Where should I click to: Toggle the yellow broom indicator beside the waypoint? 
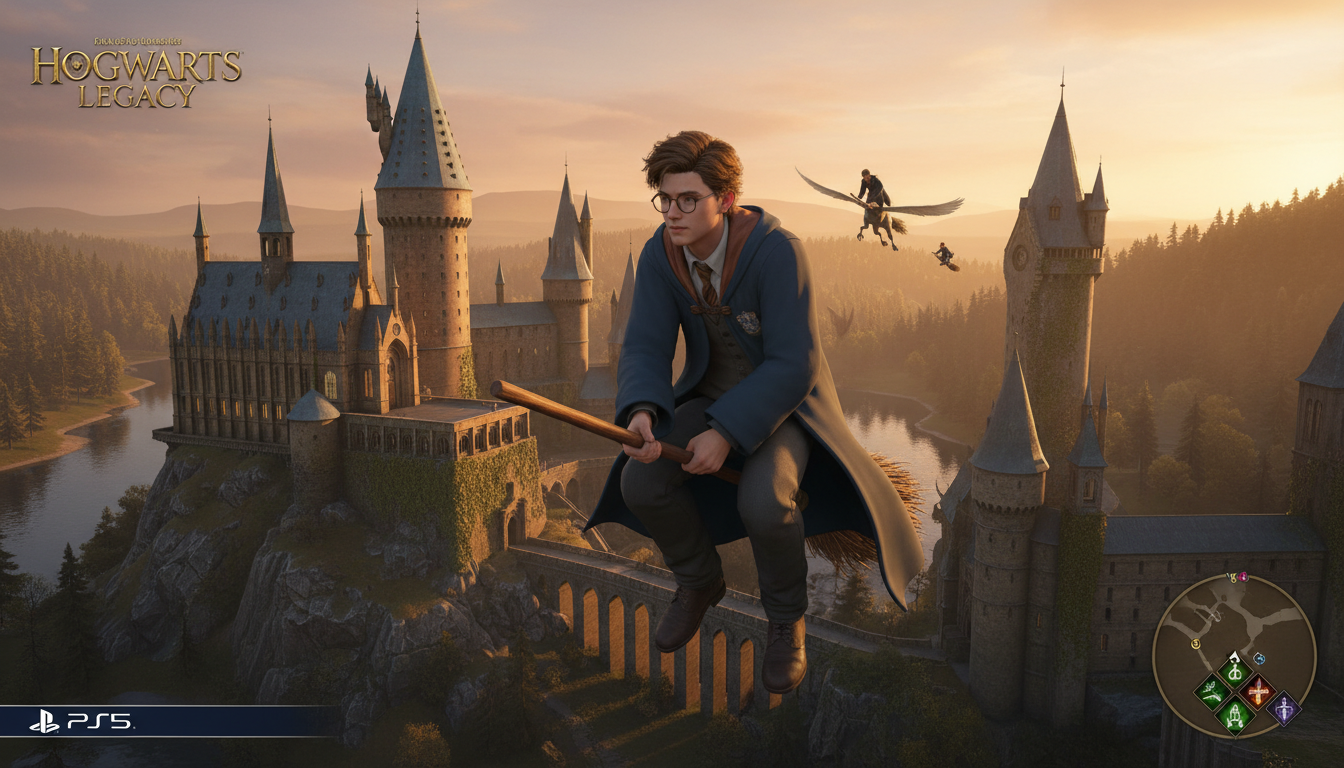[1232, 576]
